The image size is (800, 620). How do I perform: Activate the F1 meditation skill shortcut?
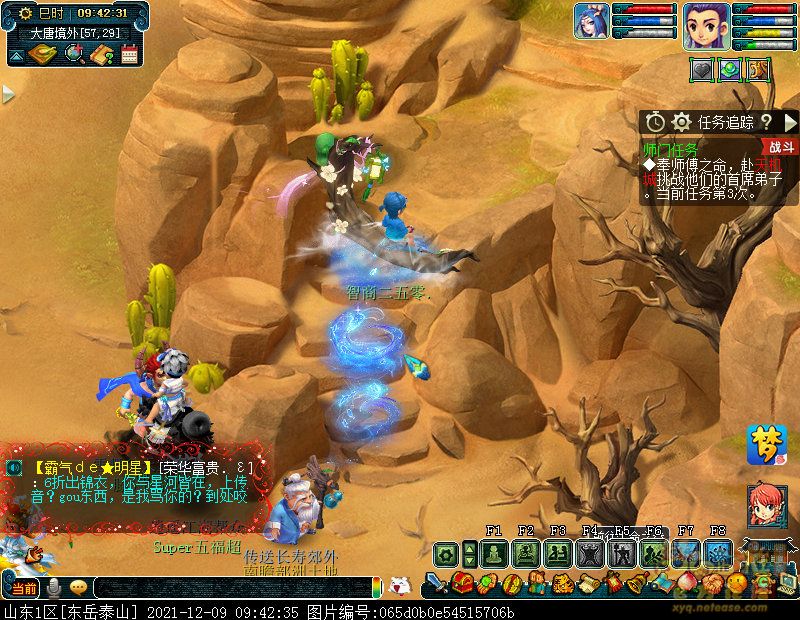tap(494, 552)
